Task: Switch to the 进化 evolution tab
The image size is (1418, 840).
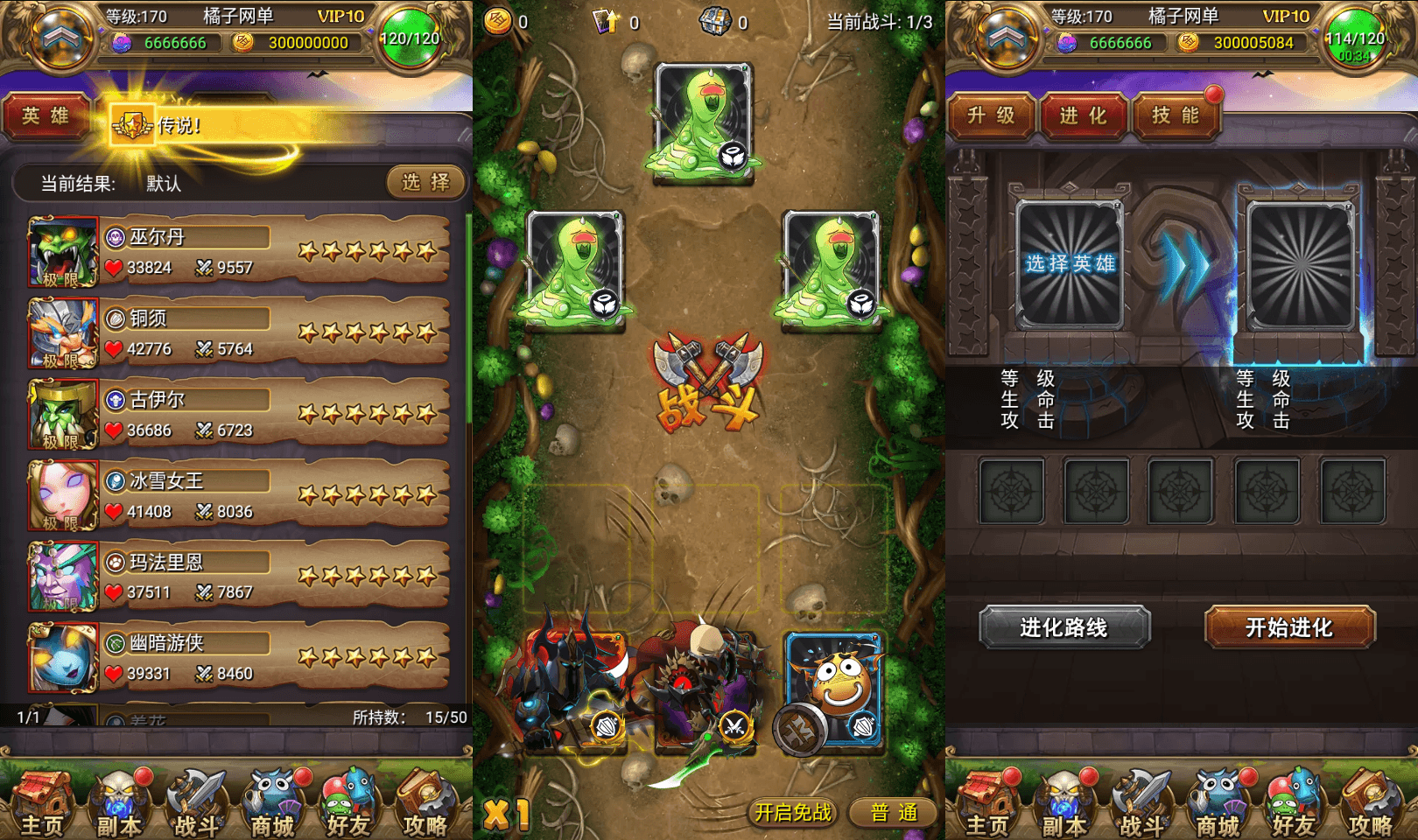Action: 1084,115
